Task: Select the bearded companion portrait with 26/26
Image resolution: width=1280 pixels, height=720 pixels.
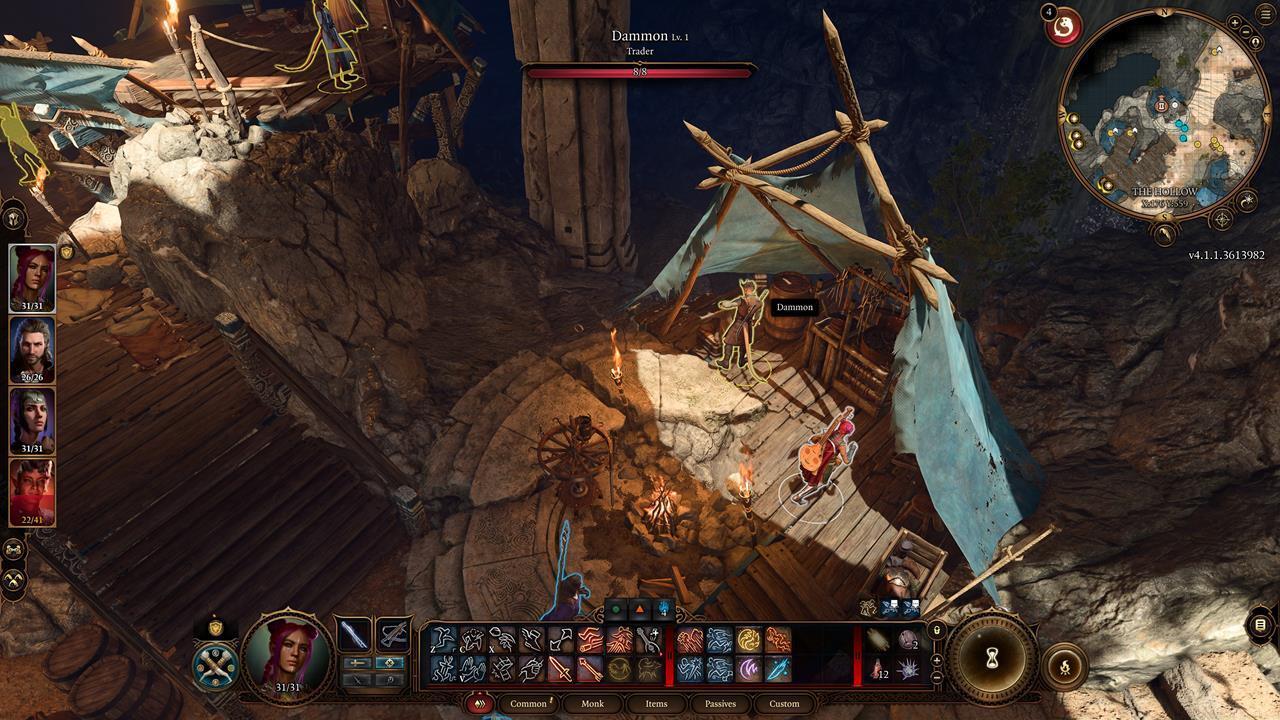Action: [32, 350]
